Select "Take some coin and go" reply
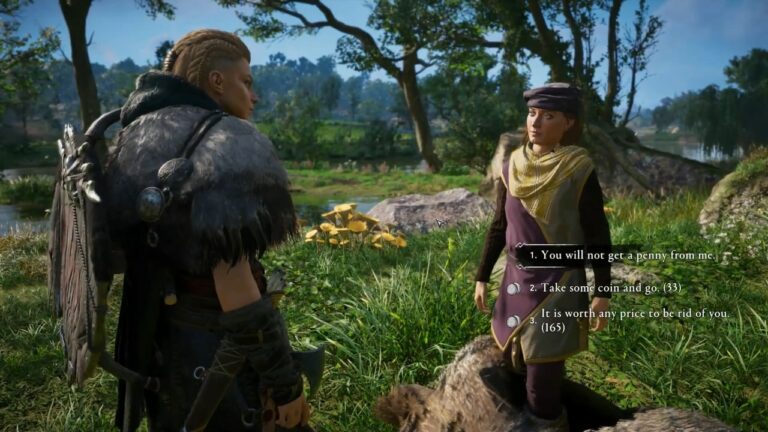The height and width of the screenshot is (432, 768). pos(604,288)
